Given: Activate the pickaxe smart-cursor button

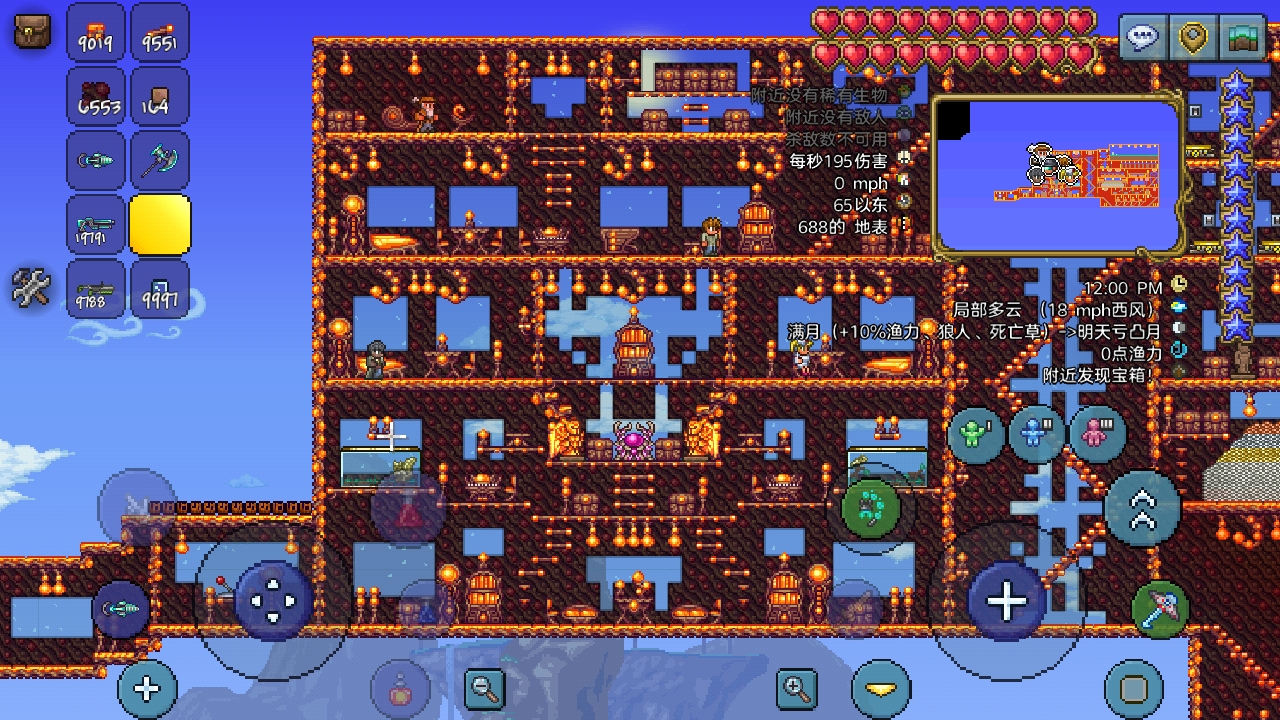Looking at the screenshot, I should (x=1160, y=608).
